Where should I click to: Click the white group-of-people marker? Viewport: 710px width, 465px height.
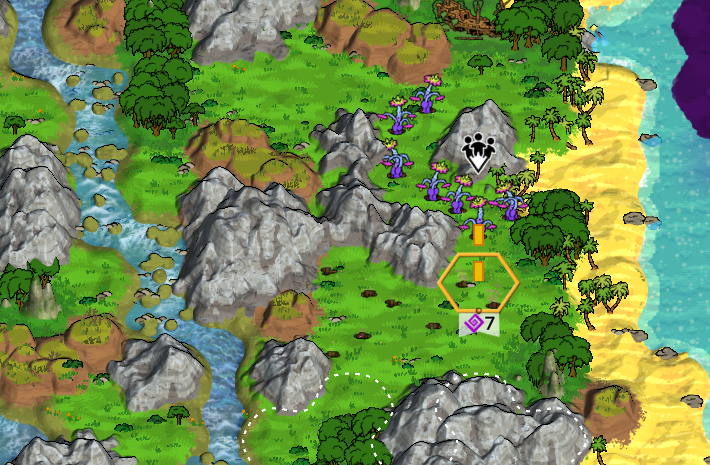(479, 152)
